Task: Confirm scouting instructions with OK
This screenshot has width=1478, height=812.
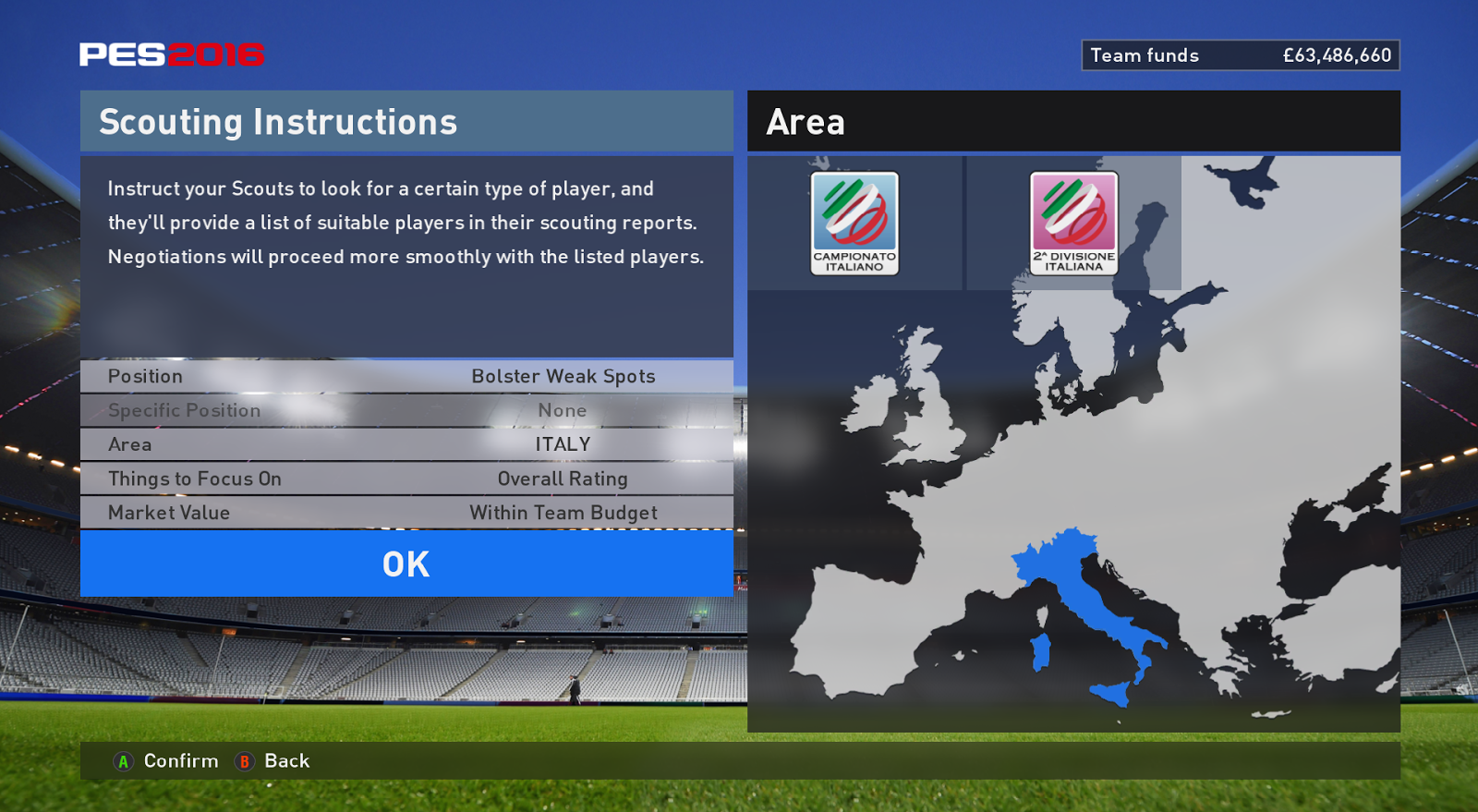Action: [x=406, y=564]
